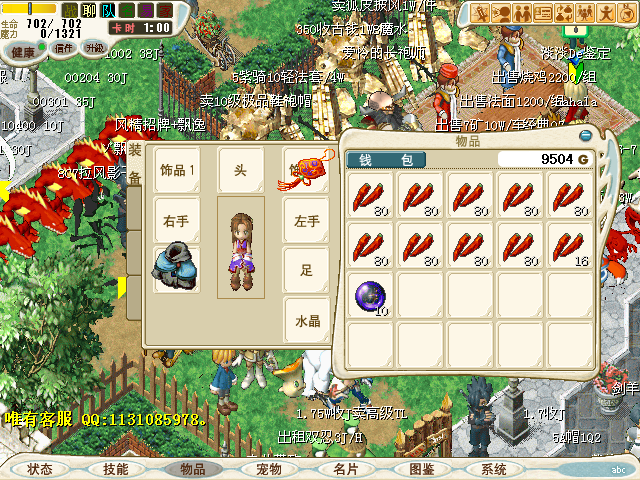Viewport: 640px width, 480px height.
Task: Click the 升级 level-up button
Action: [x=95, y=48]
